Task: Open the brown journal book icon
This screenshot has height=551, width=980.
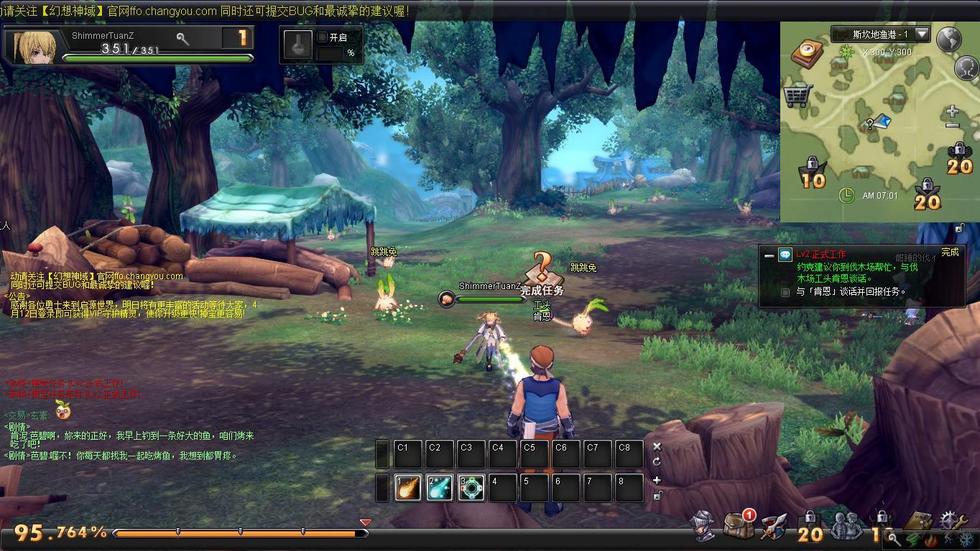Action: (x=917, y=524)
